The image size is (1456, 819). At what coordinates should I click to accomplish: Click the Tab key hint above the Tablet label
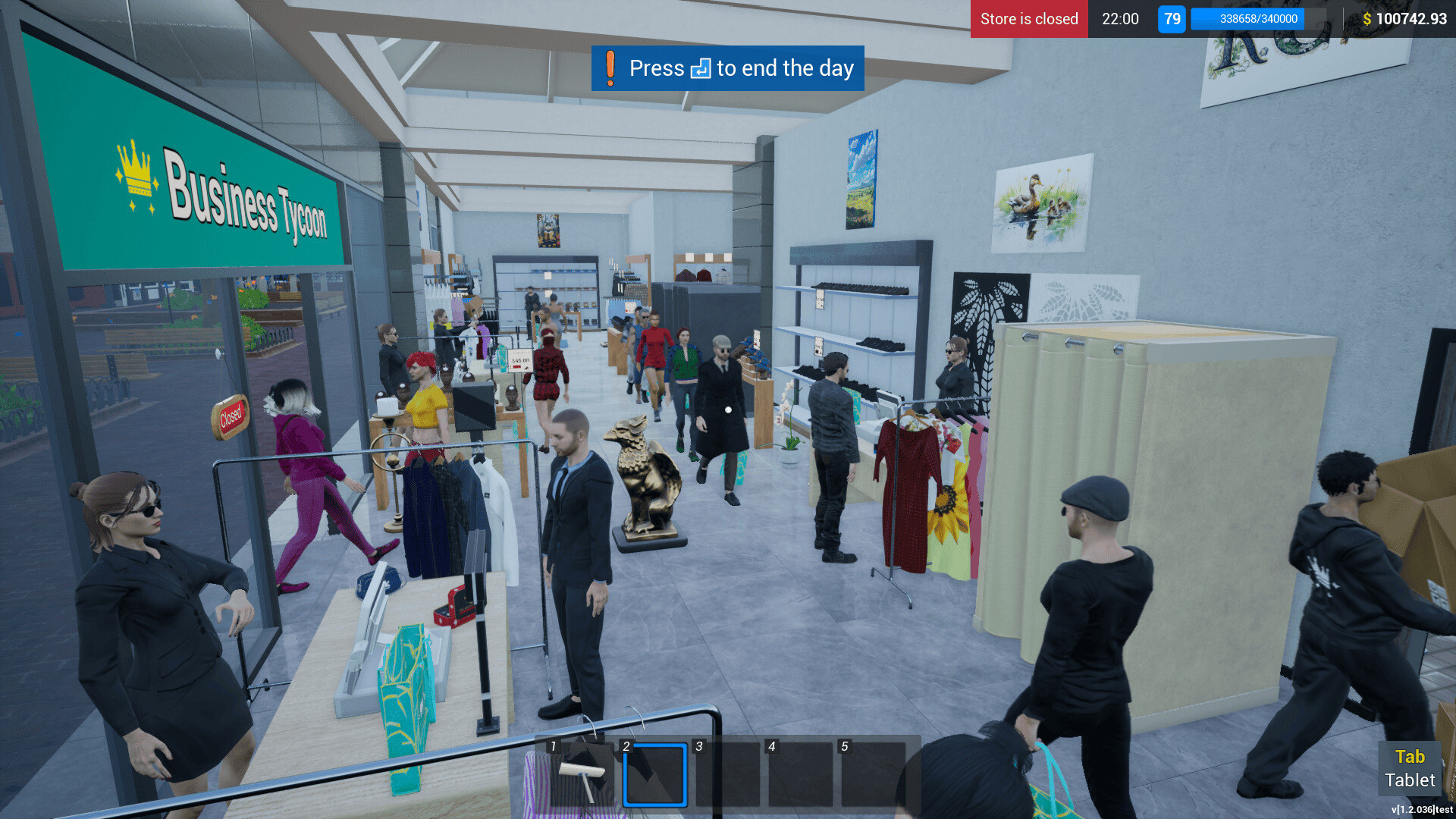point(1410,756)
